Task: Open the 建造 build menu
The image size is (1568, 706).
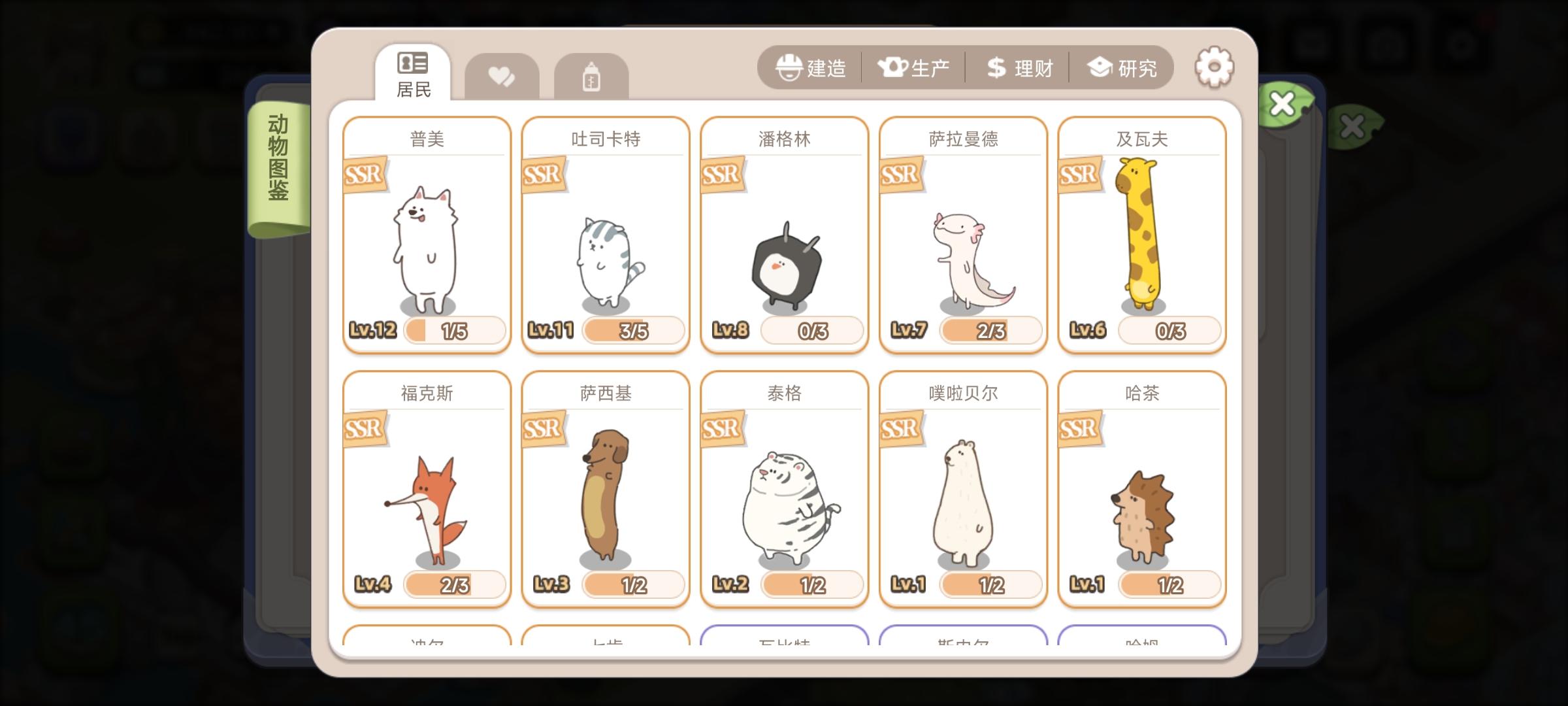Action: click(x=812, y=67)
